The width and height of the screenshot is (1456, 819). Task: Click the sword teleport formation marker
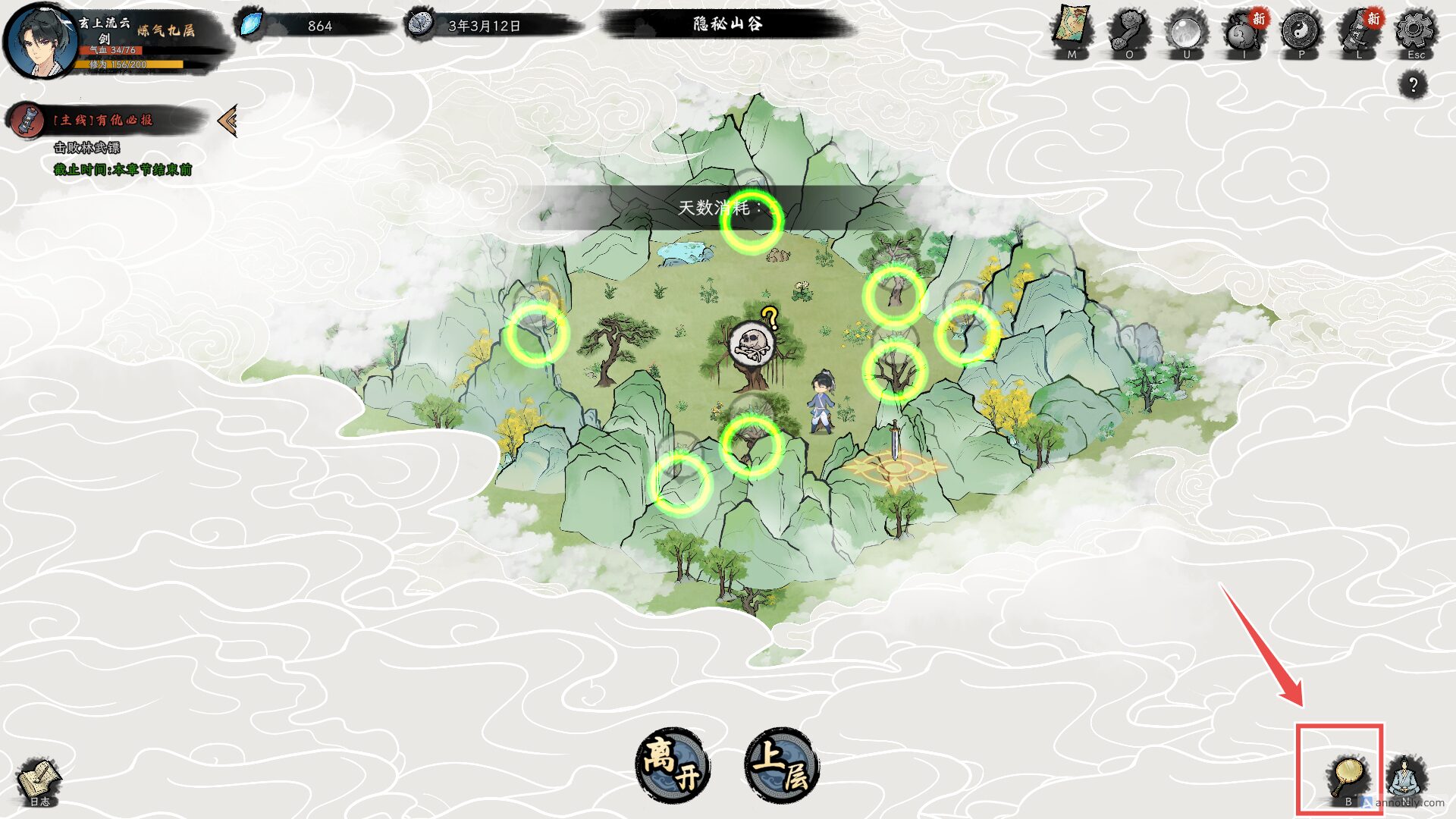(895, 458)
